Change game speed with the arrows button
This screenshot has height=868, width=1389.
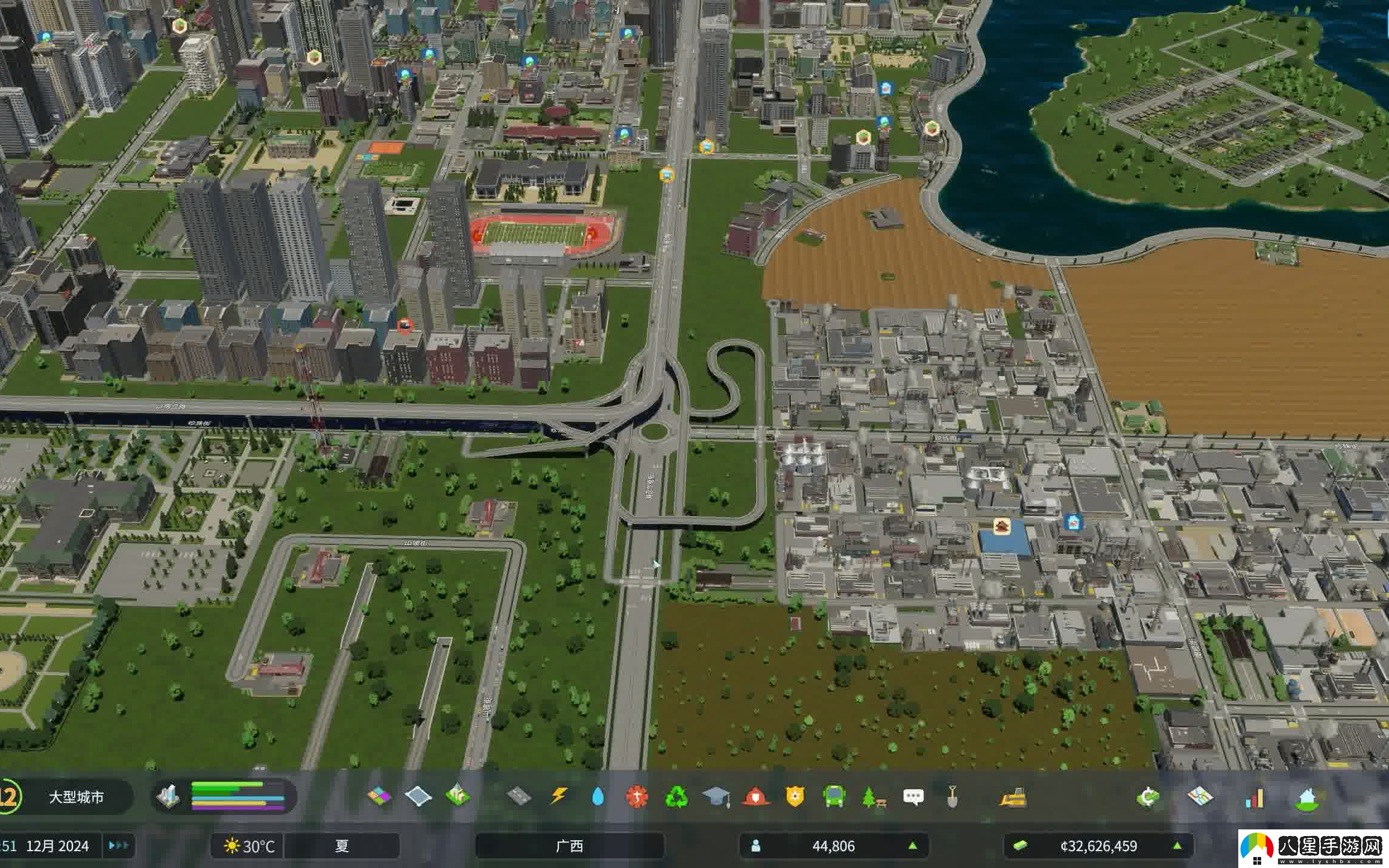[x=118, y=846]
